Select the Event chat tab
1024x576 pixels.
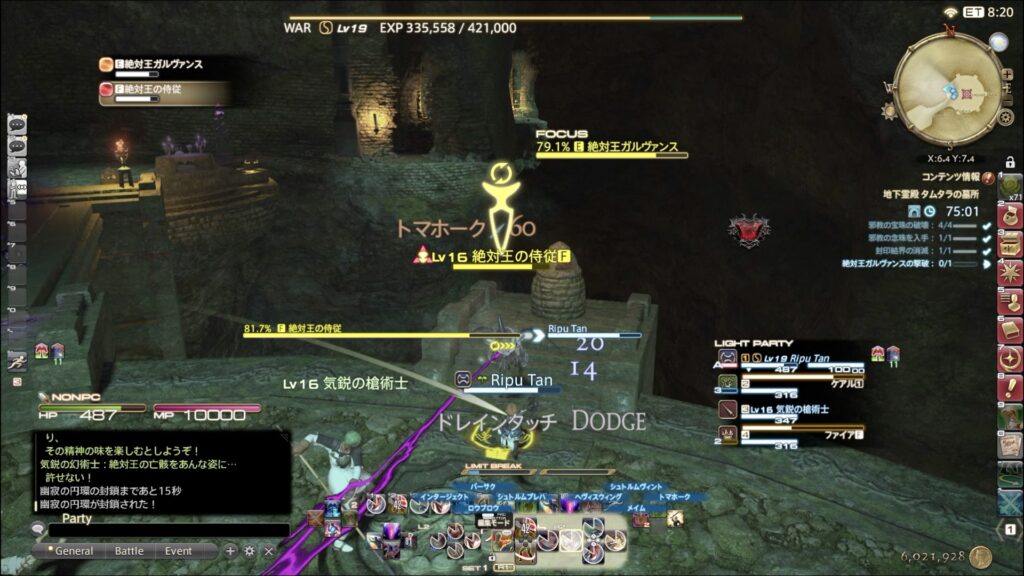[x=179, y=551]
